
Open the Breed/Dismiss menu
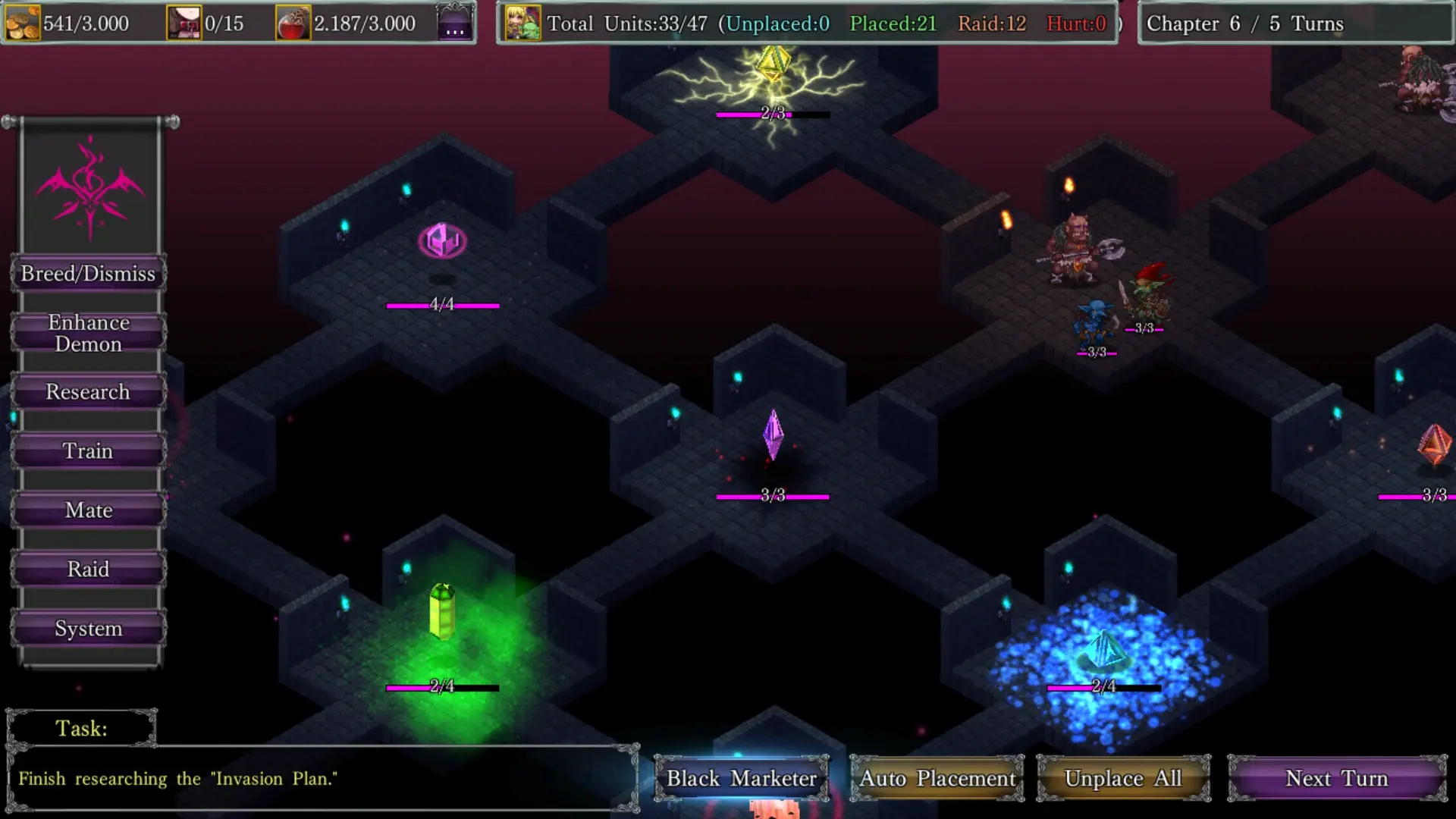click(x=88, y=273)
